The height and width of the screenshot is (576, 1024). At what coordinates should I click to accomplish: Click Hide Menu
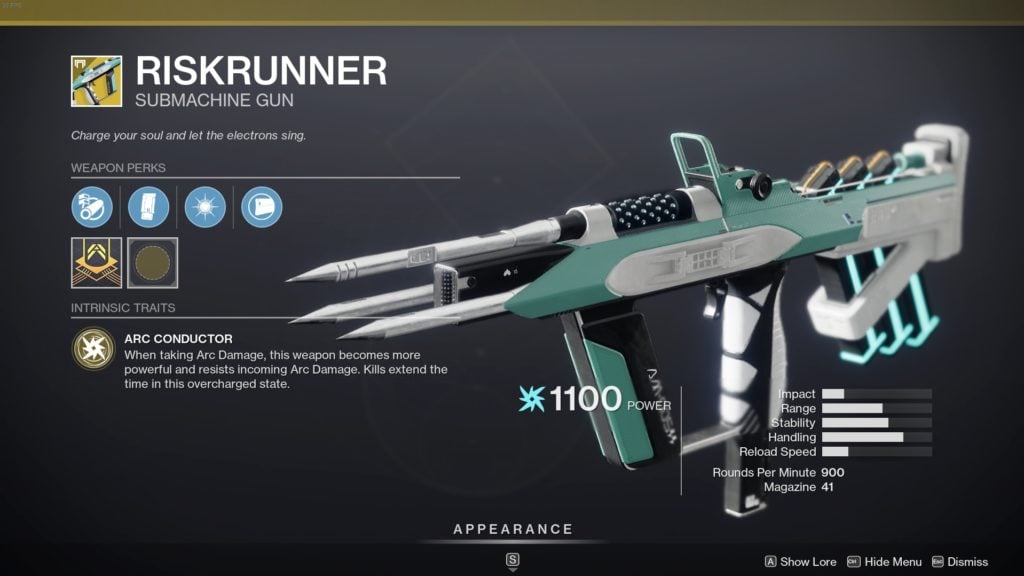(885, 562)
